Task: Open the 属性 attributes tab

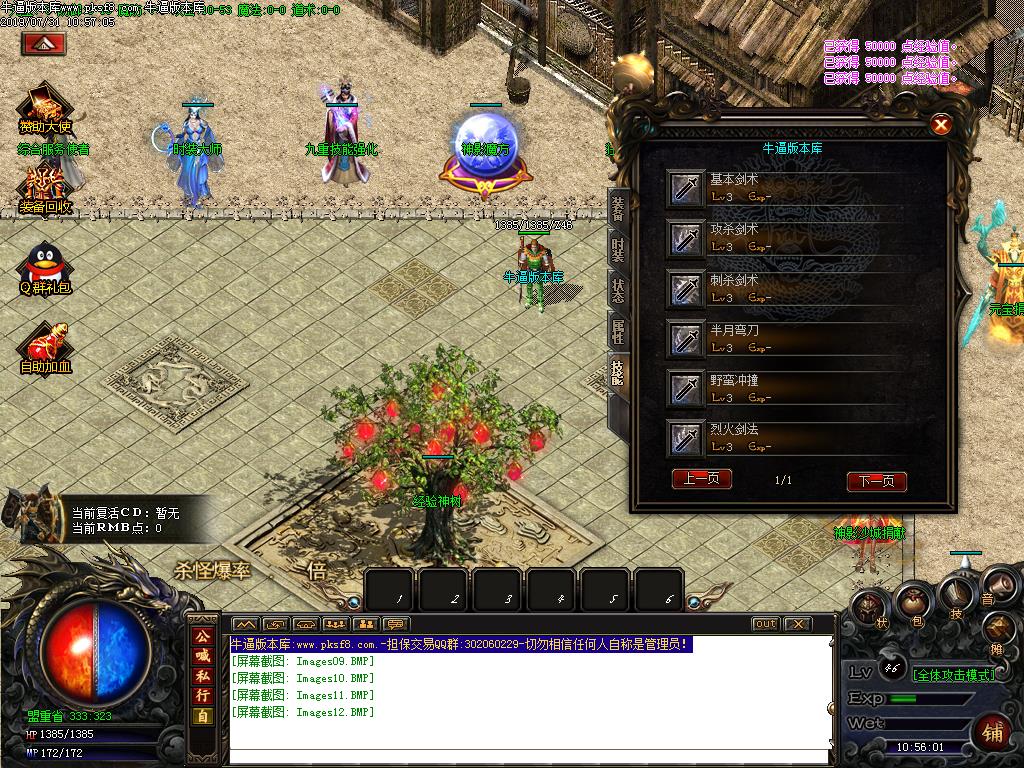Action: point(618,331)
